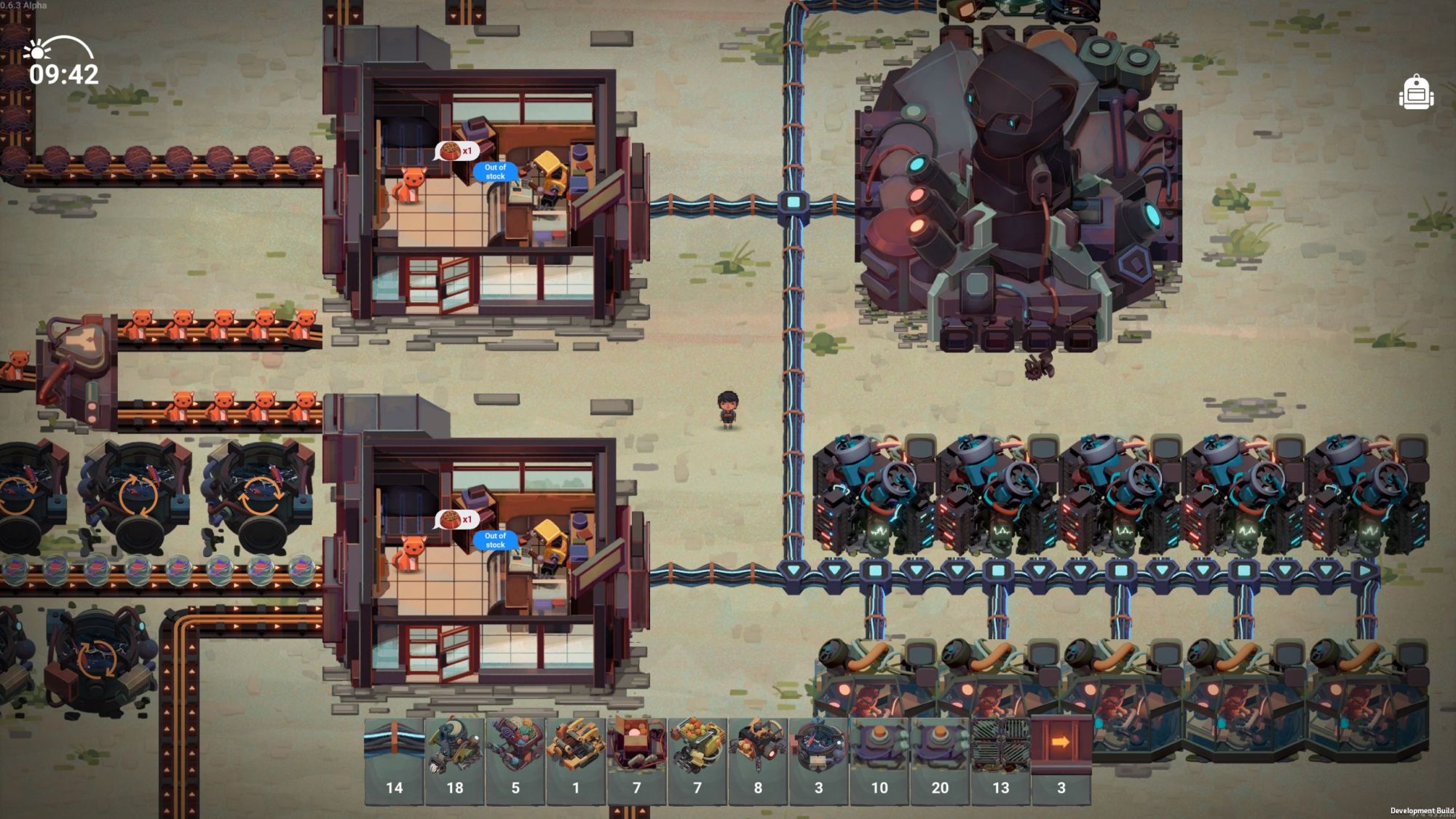Viewport: 1456px width, 819px height.
Task: Pick the orange drone machine with count 8
Action: point(758,760)
